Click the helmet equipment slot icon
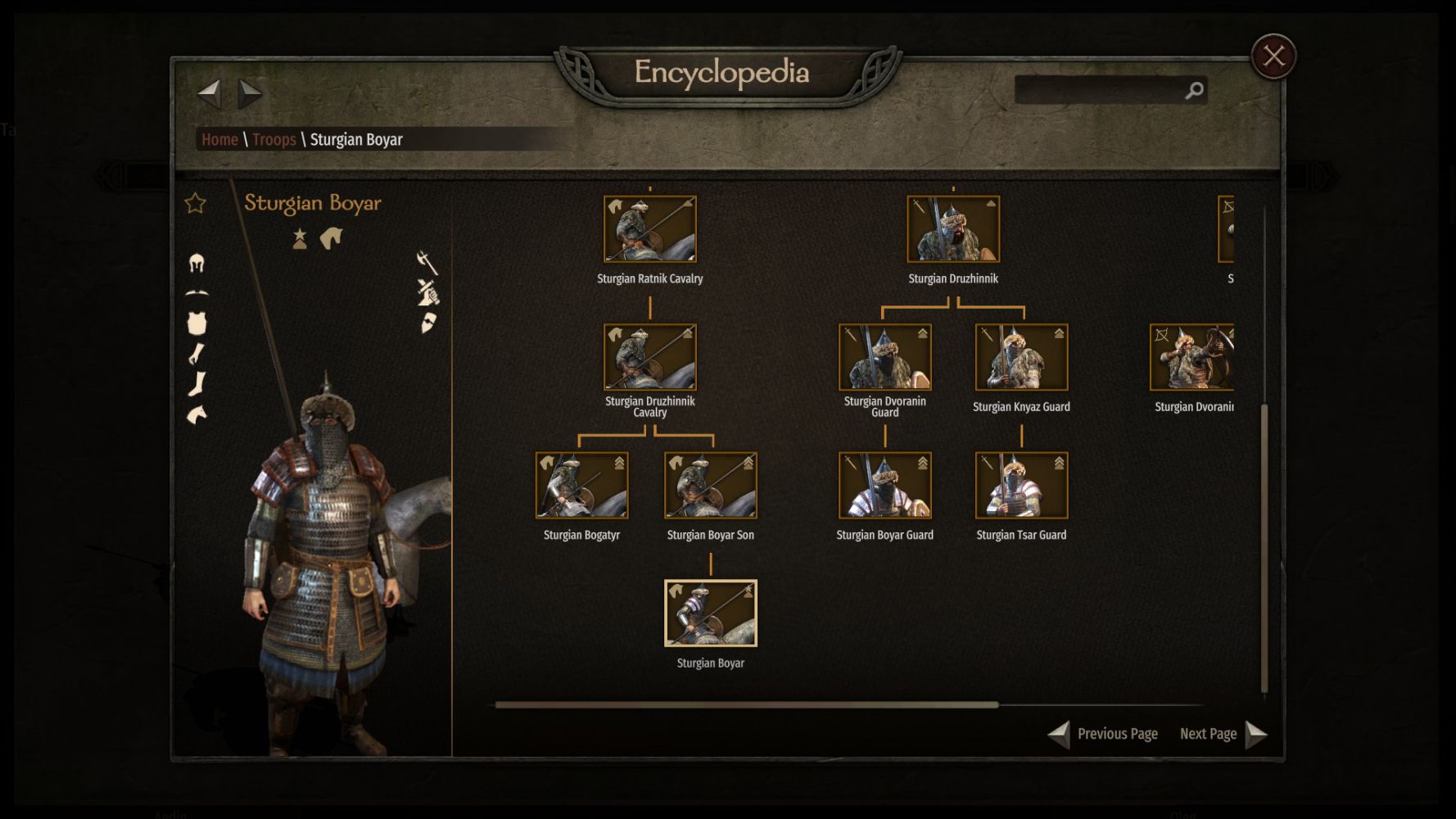The image size is (1456, 819). pyautogui.click(x=197, y=263)
